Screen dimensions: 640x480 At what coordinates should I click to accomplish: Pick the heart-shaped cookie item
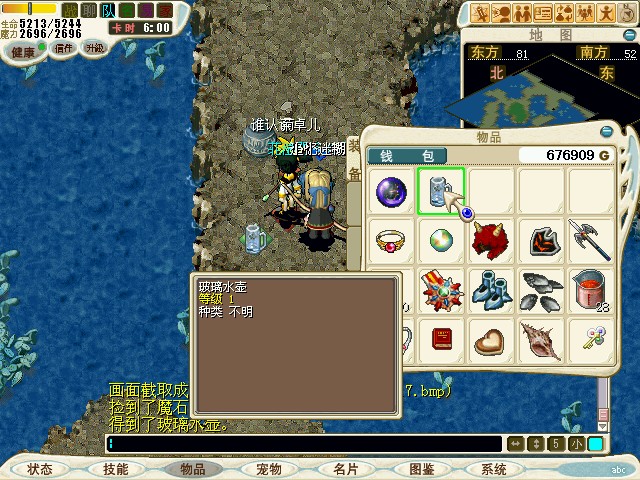490,339
